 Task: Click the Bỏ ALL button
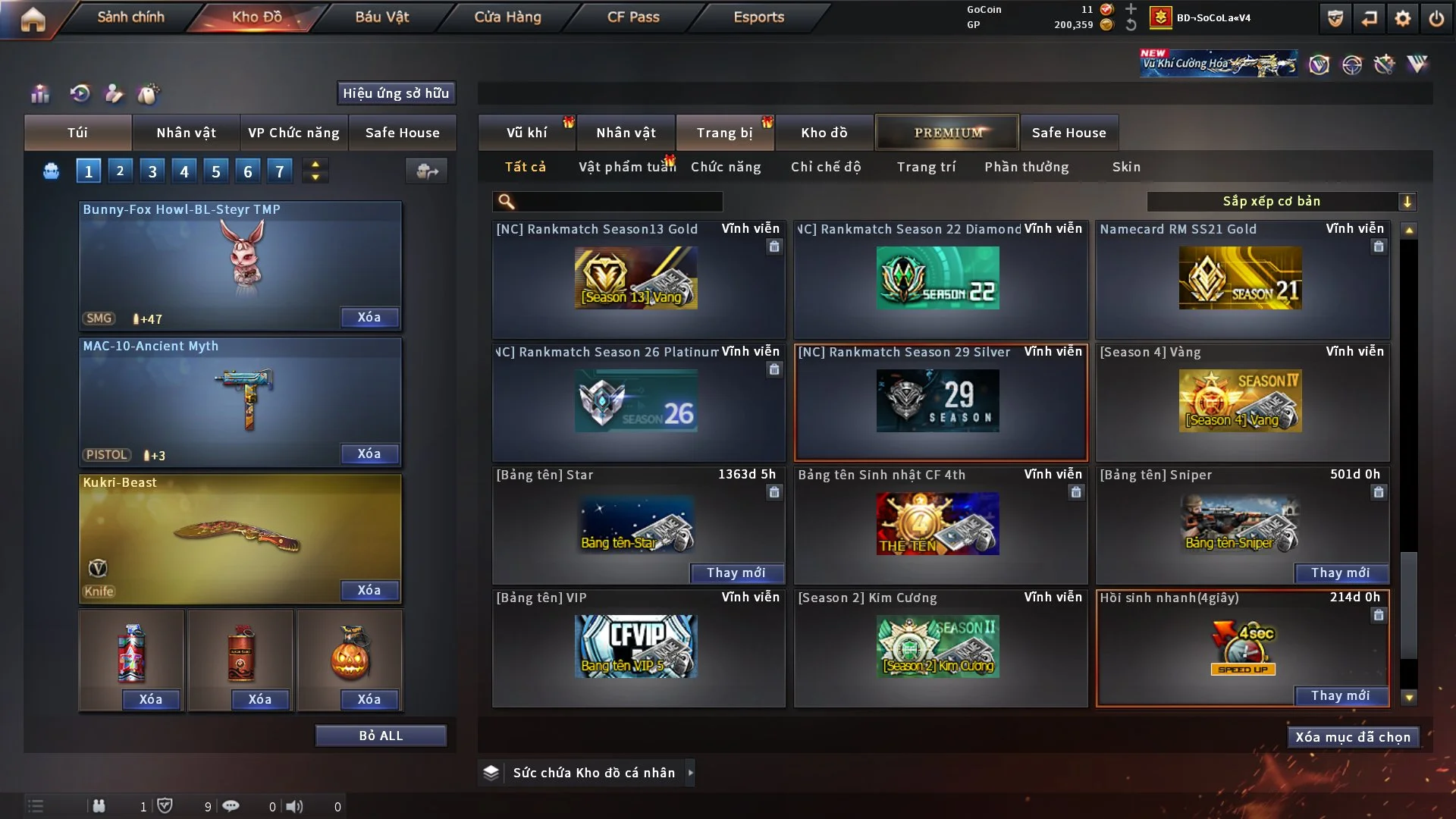click(x=381, y=735)
